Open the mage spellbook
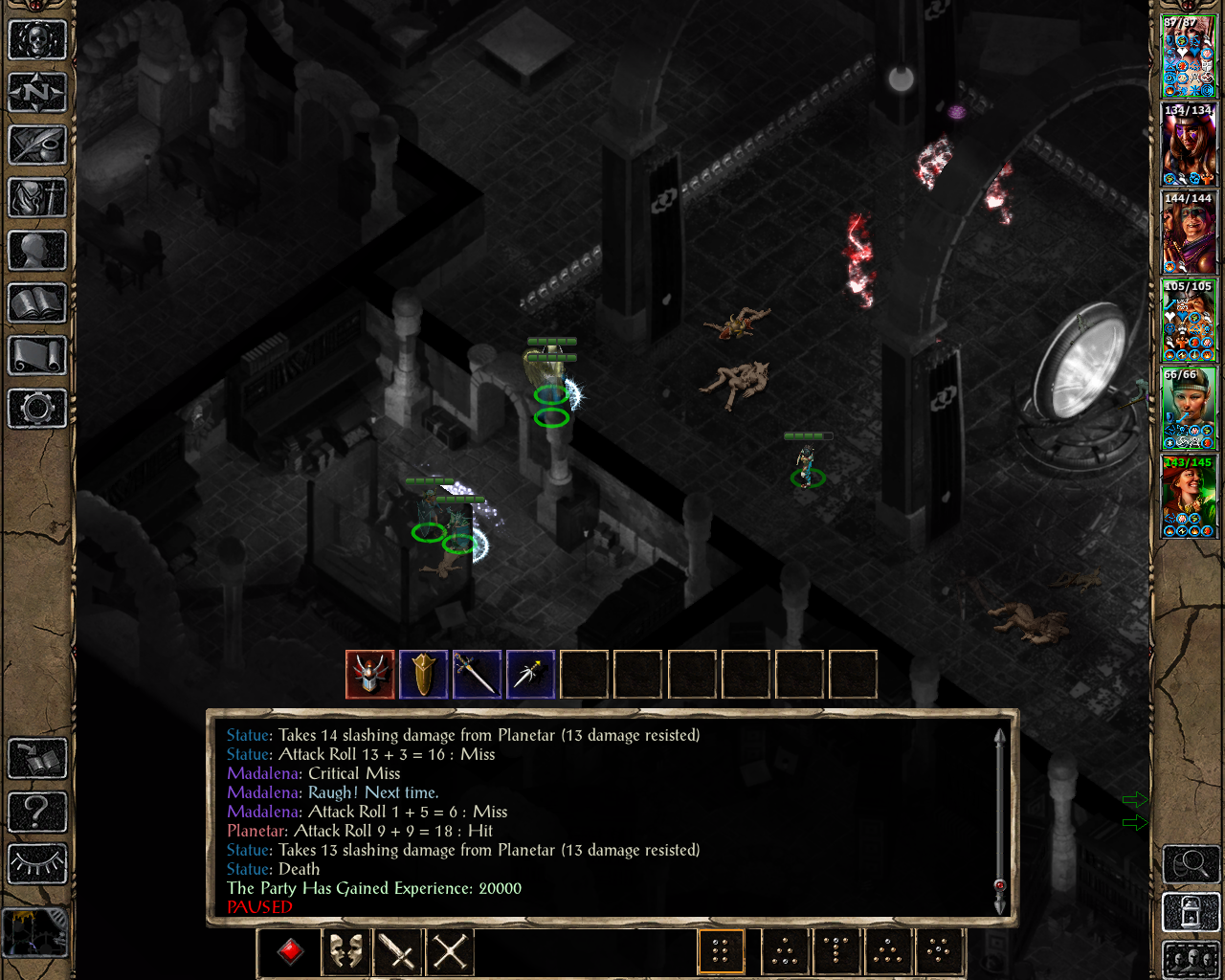Image resolution: width=1225 pixels, height=980 pixels. 37,303
